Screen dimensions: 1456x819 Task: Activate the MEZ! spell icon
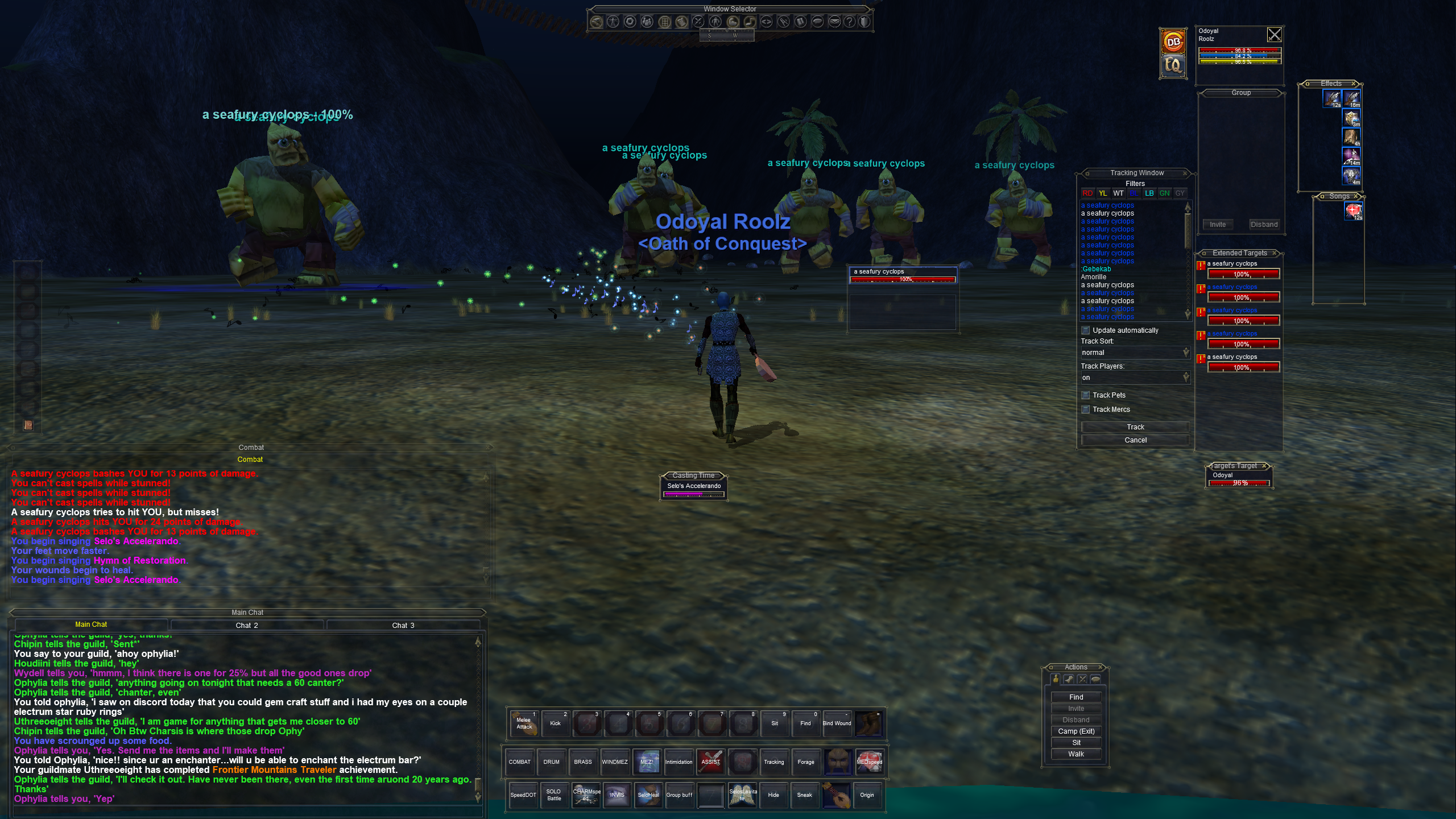tap(647, 762)
